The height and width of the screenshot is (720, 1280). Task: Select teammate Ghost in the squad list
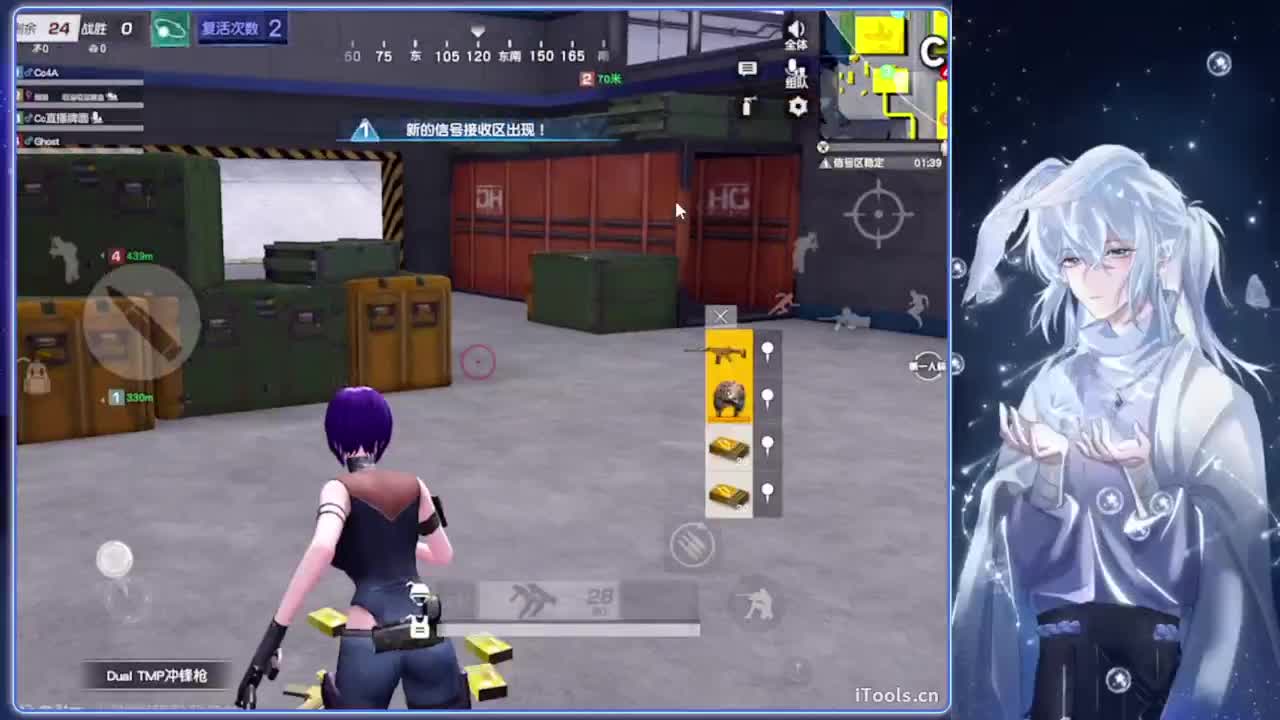pos(46,141)
